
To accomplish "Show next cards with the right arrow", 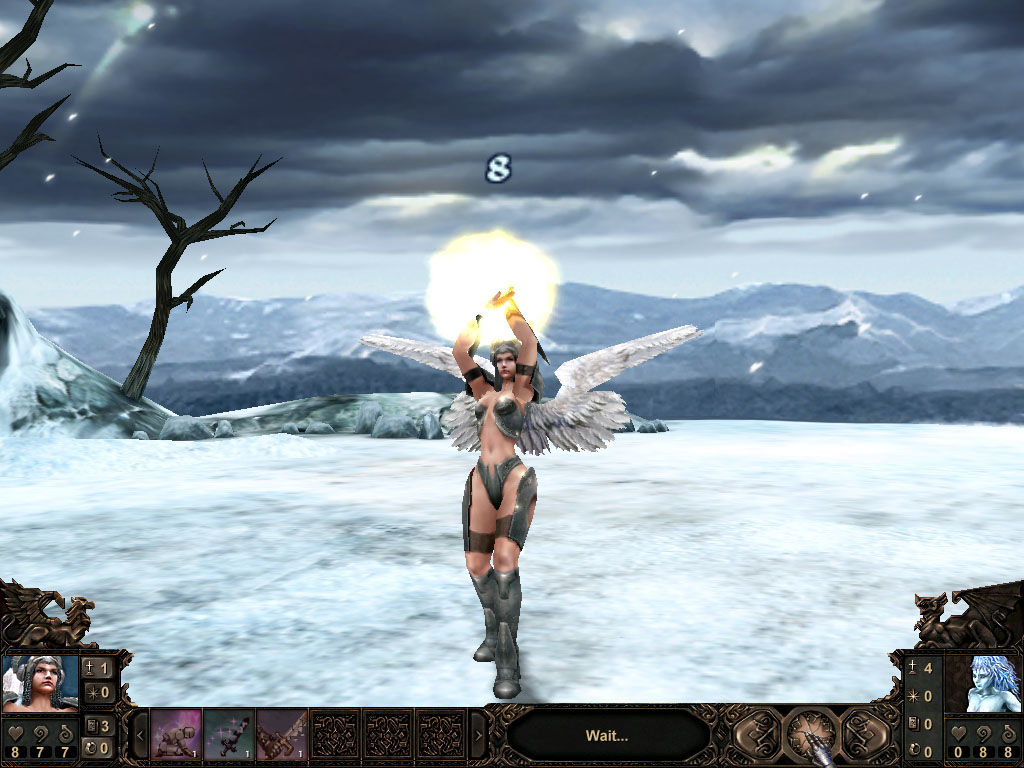I will (478, 736).
